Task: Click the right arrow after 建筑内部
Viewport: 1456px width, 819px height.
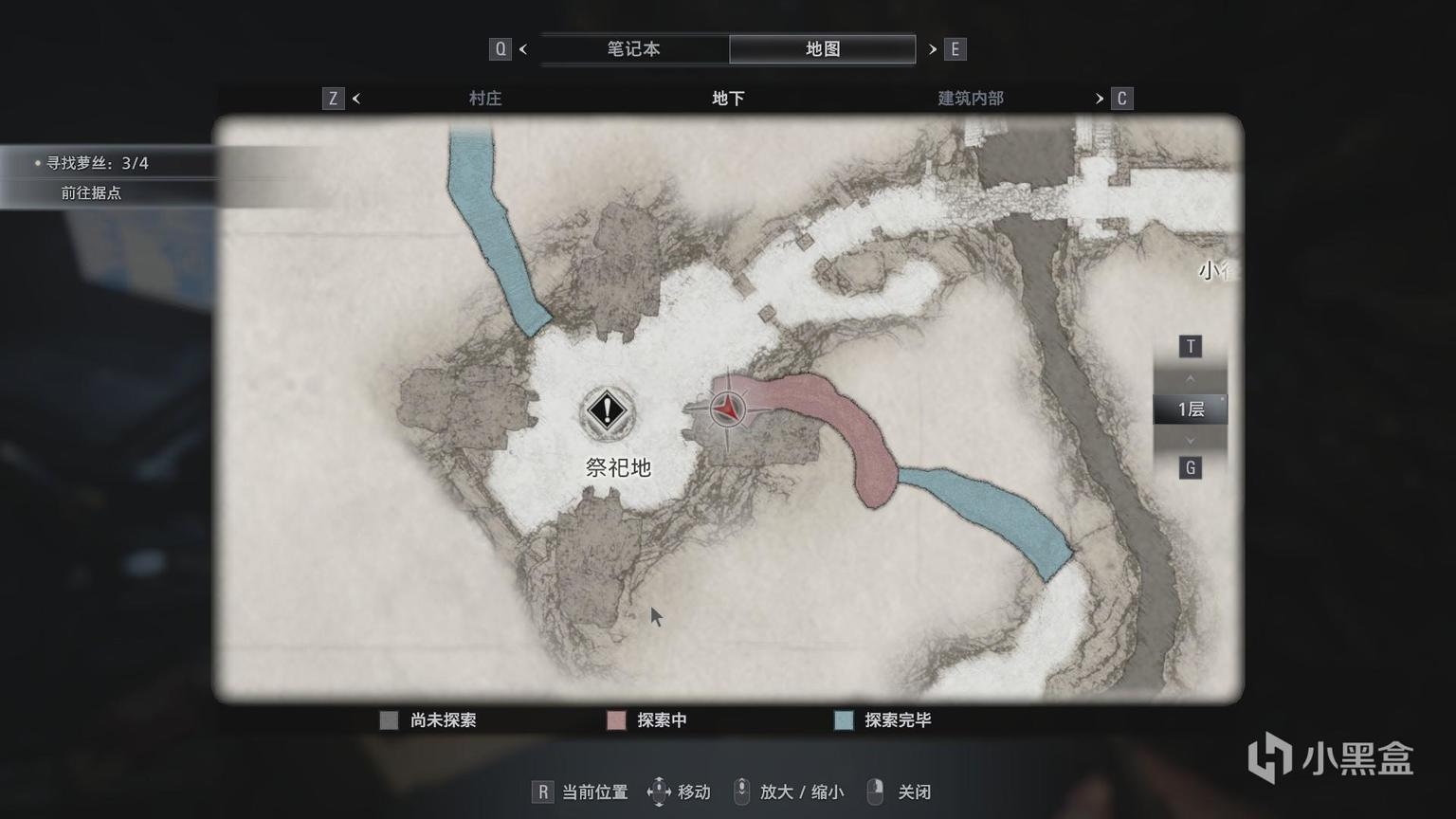Action: 1100,99
